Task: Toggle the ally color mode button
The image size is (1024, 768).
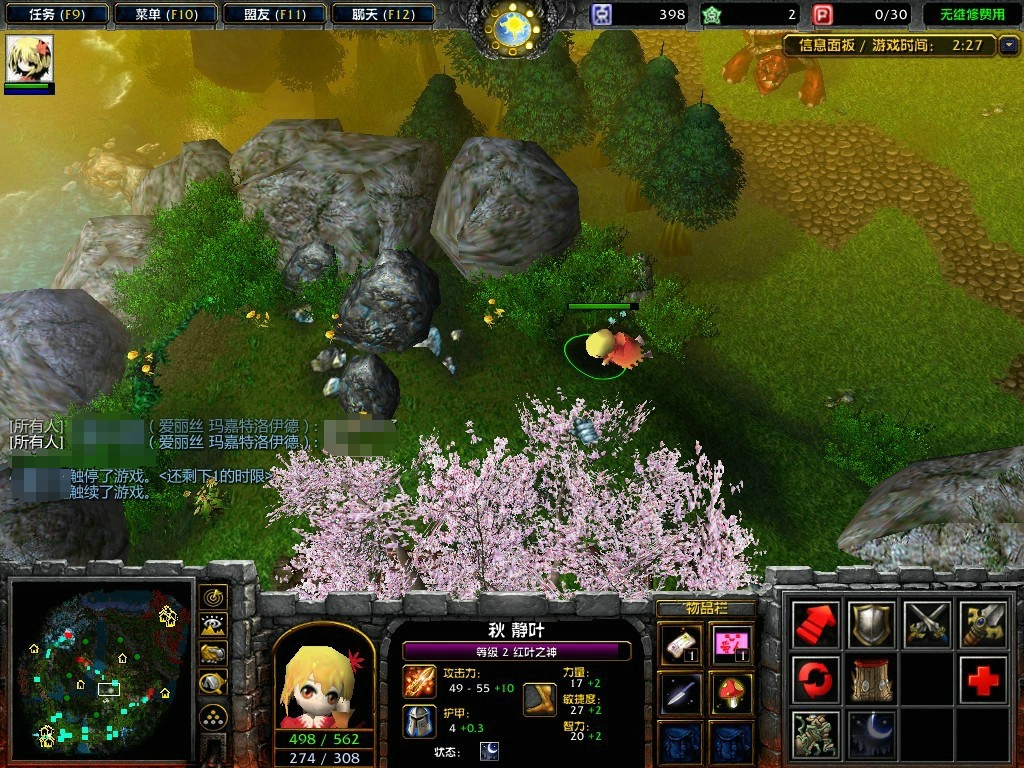Action: coord(212,654)
